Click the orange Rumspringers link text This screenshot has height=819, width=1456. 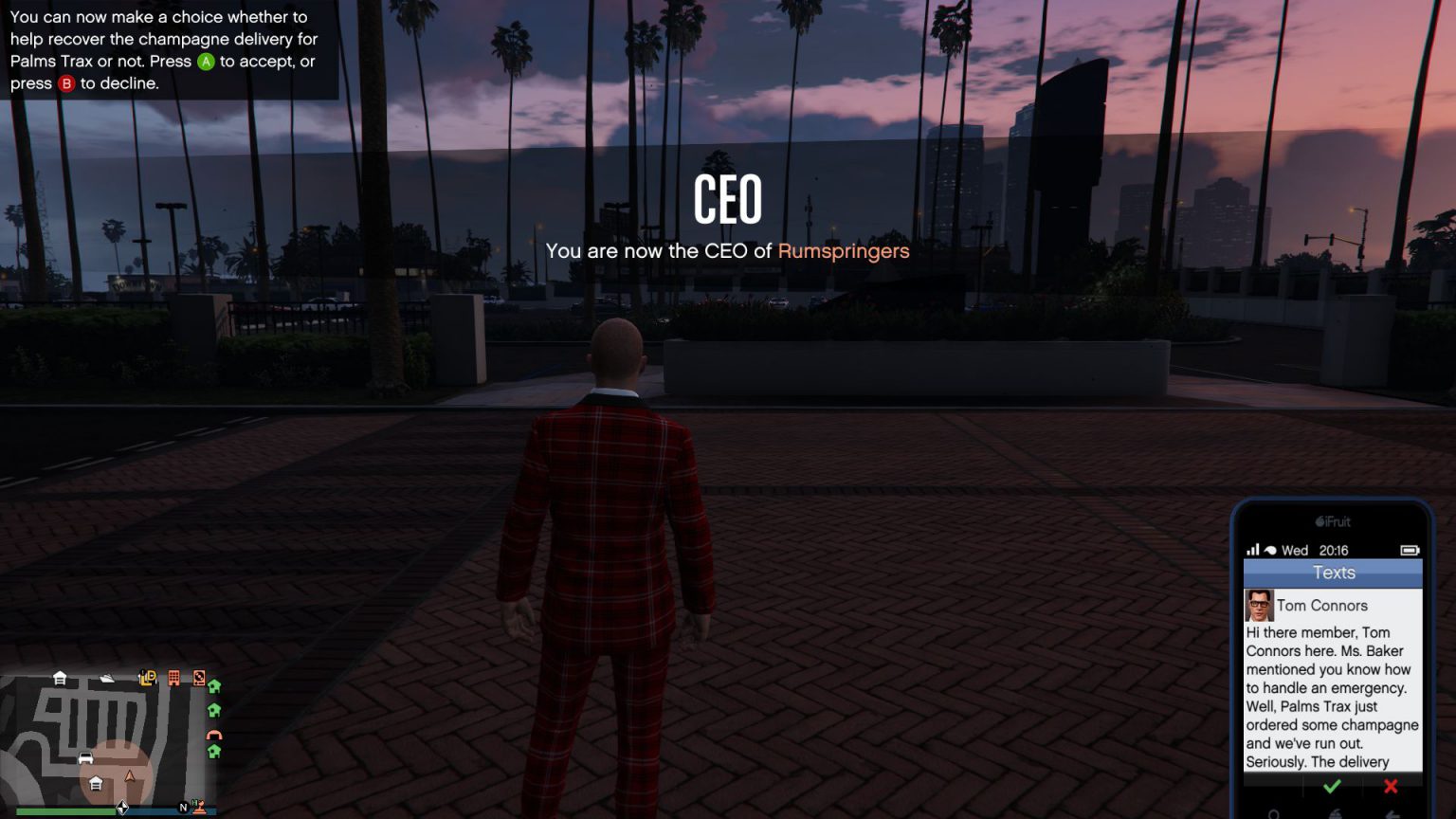843,251
